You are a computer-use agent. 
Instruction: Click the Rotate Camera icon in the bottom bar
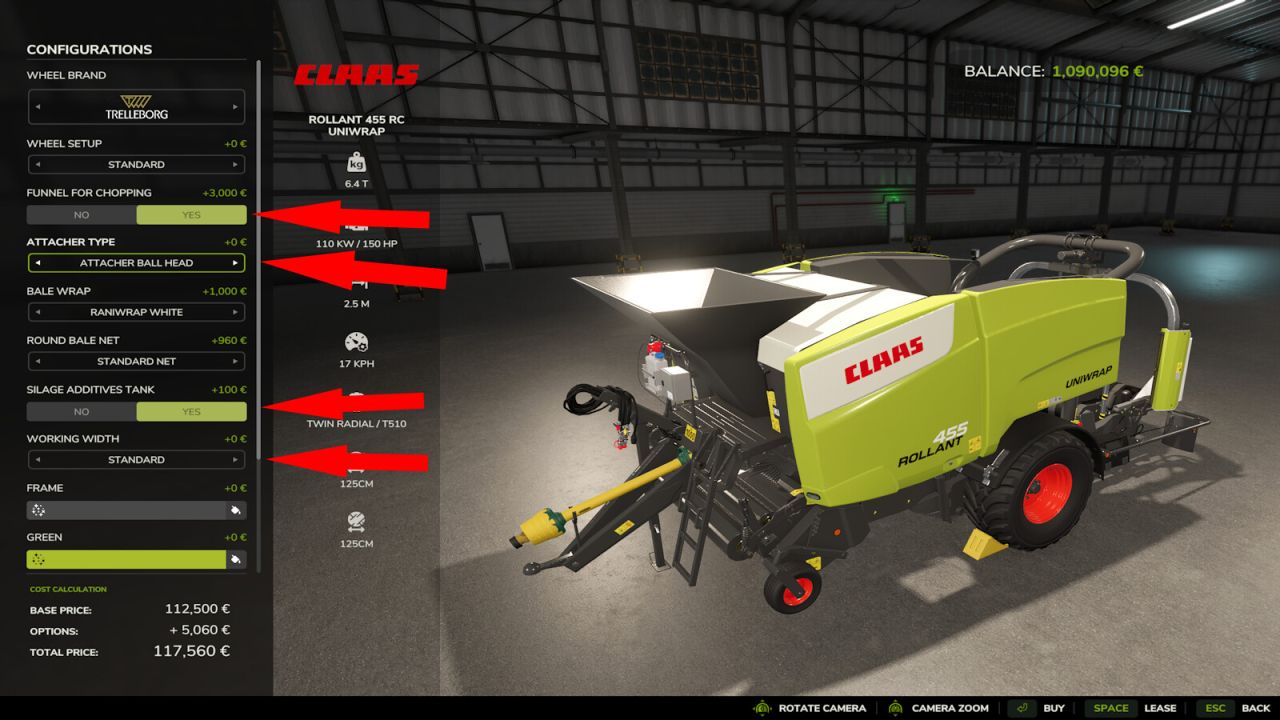tap(764, 707)
